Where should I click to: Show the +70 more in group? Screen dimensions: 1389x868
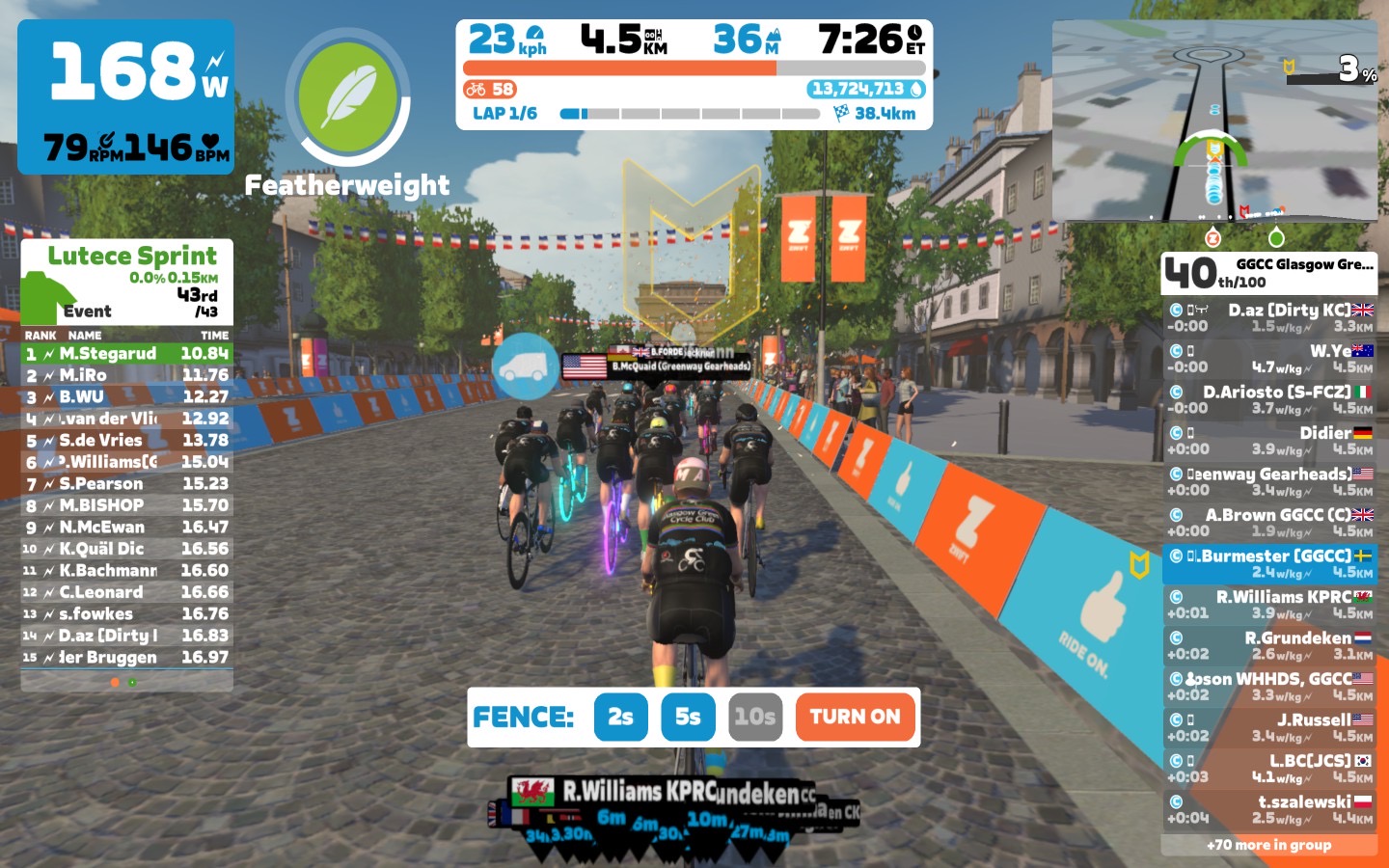coord(1268,845)
